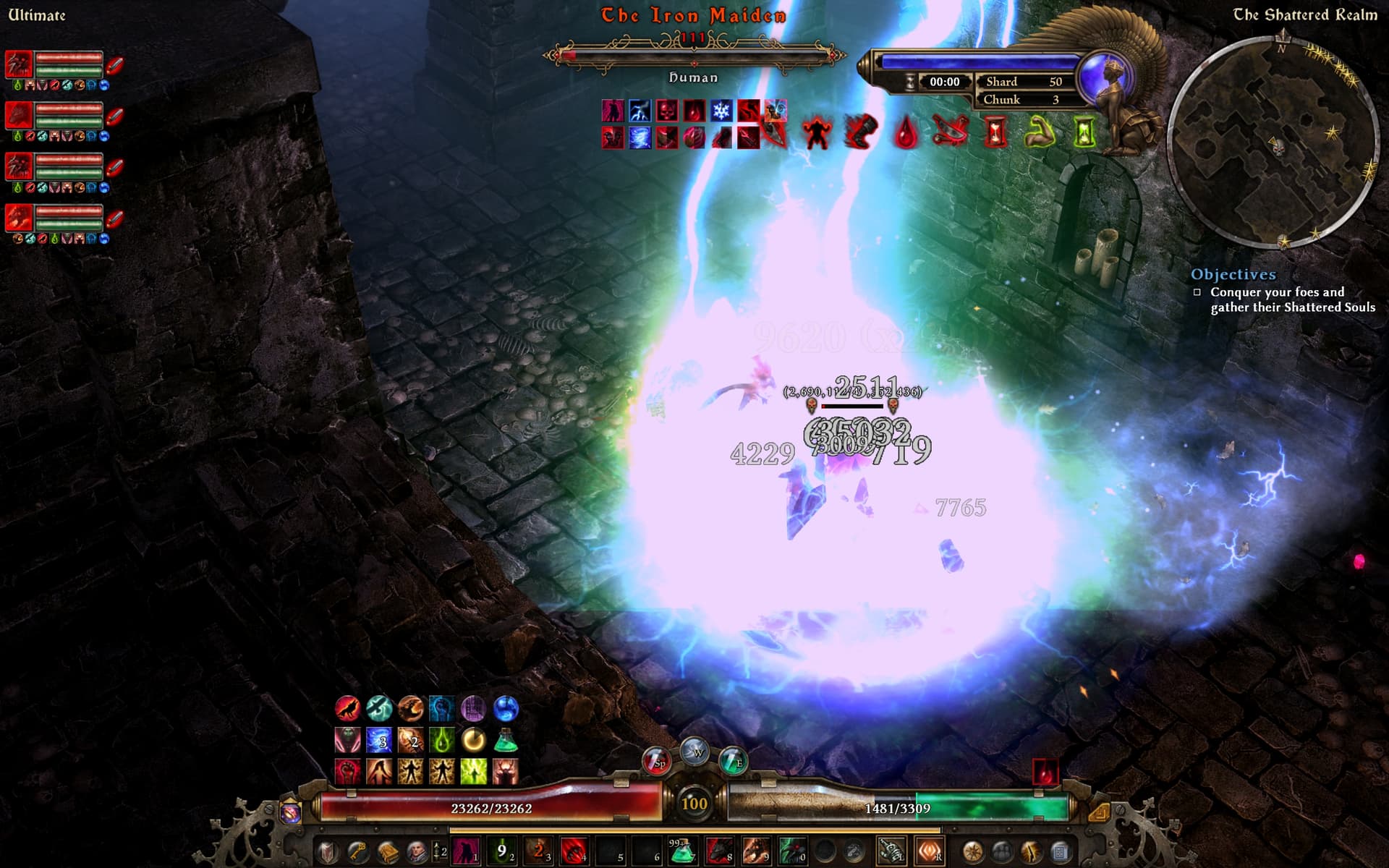Click the circular minimap
Image resolution: width=1389 pixels, height=868 pixels.
click(1273, 142)
